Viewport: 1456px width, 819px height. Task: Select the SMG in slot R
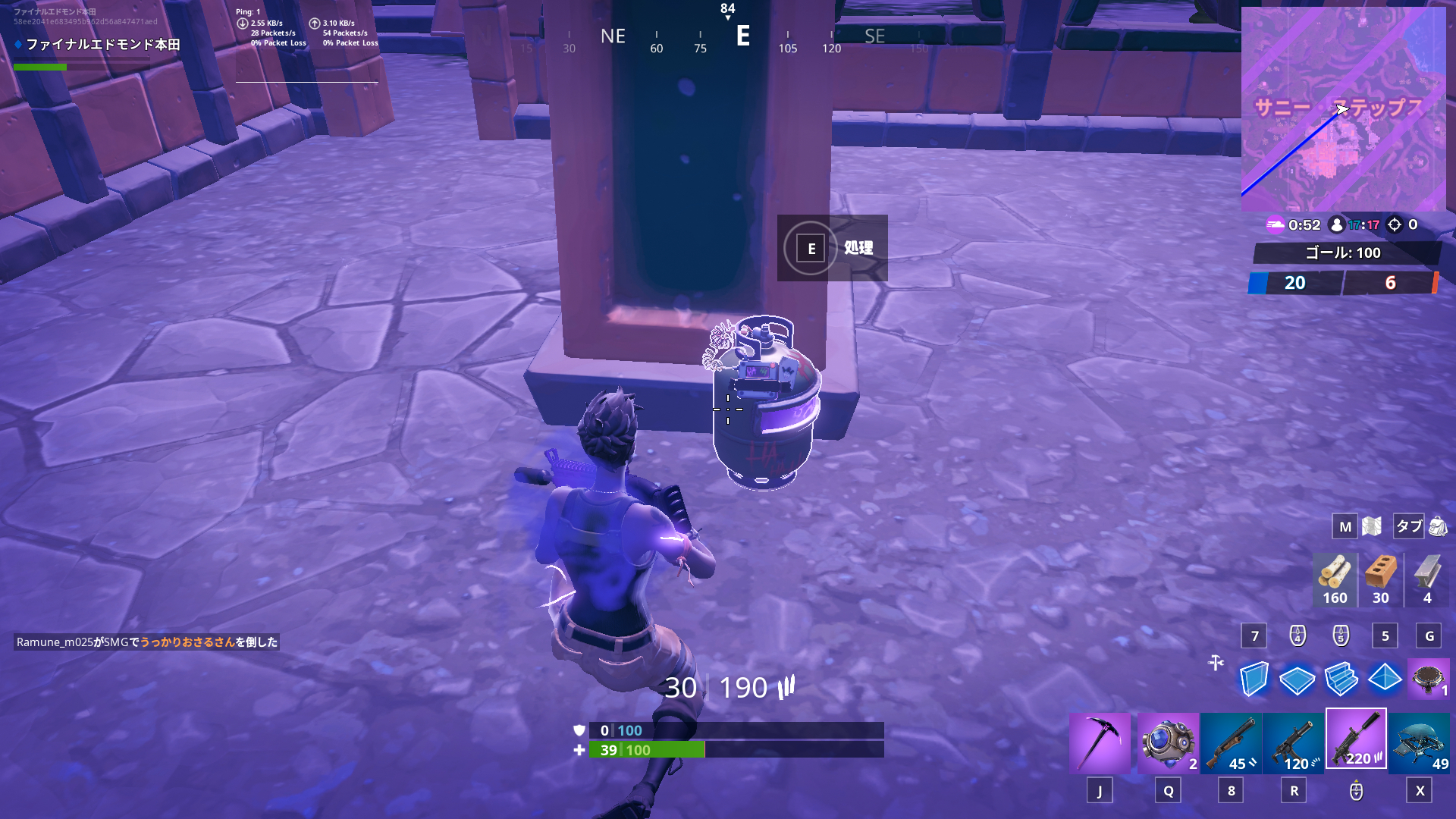click(1293, 739)
